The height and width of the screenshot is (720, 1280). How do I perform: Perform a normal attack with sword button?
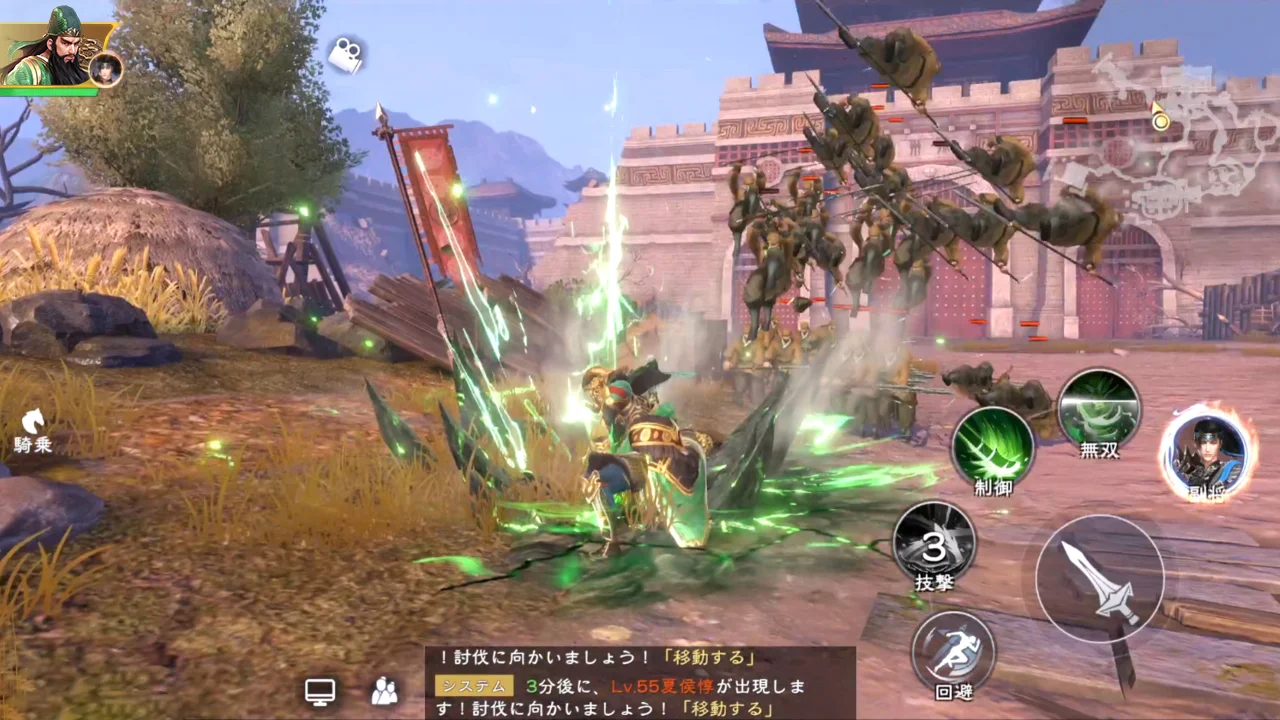coord(1099,579)
